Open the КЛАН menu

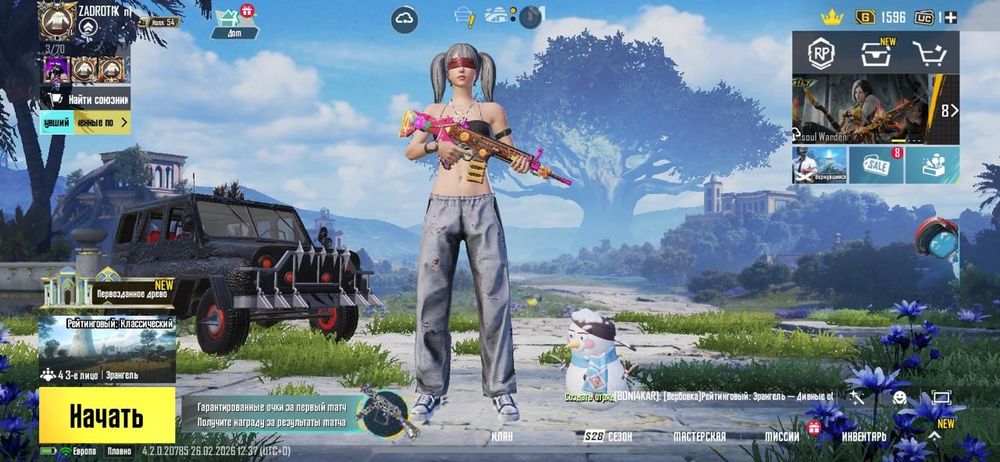click(x=502, y=437)
